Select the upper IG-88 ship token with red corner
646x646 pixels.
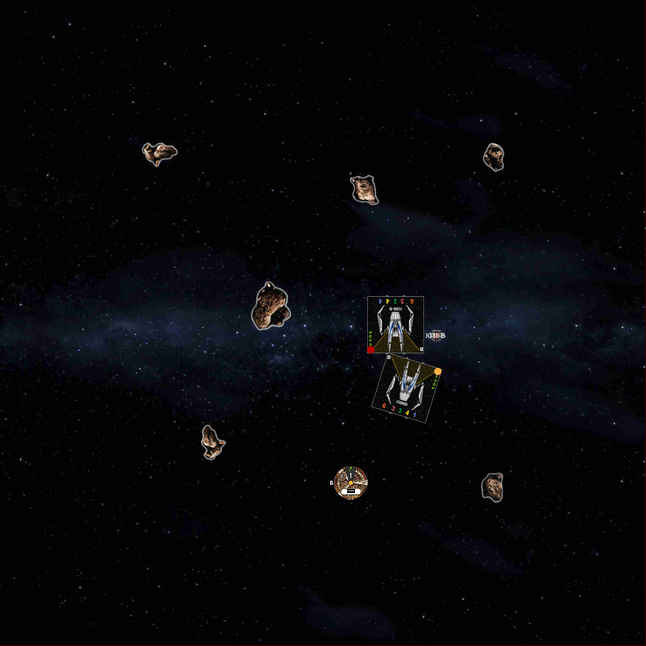coord(395,324)
